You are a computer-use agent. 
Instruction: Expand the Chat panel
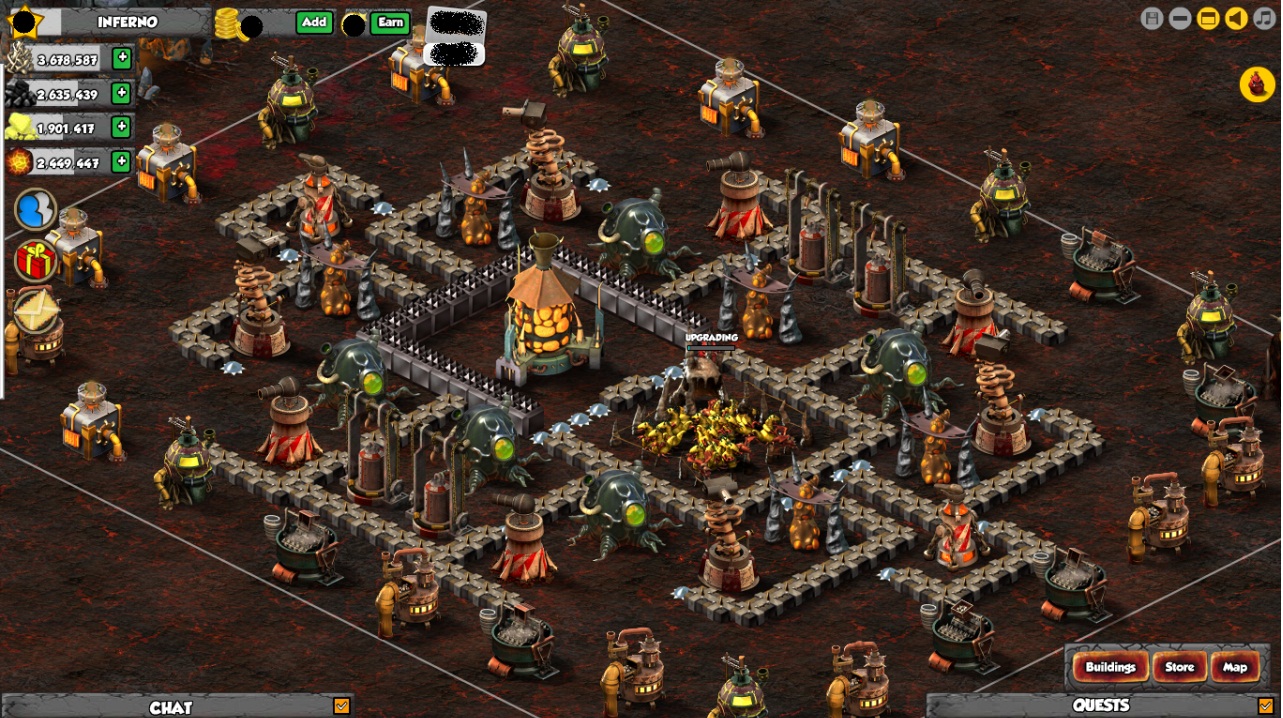342,706
